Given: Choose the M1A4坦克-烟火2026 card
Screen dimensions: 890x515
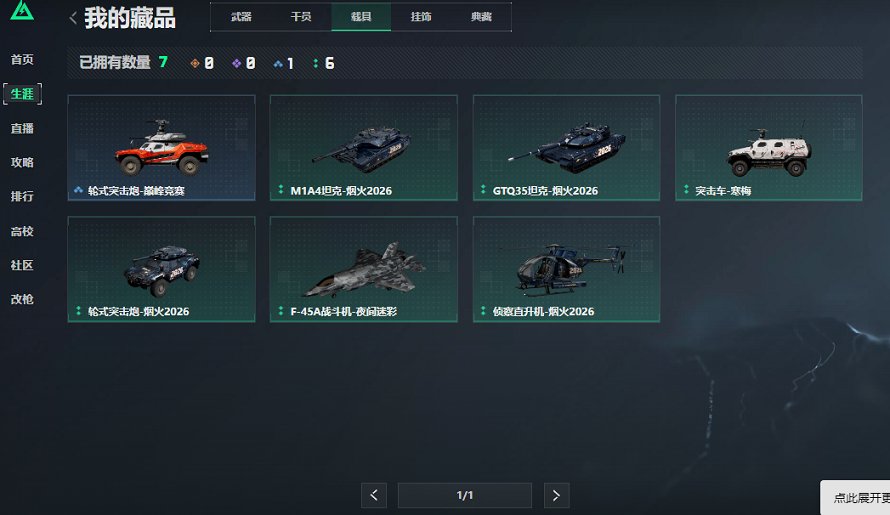Looking at the screenshot, I should tap(363, 148).
